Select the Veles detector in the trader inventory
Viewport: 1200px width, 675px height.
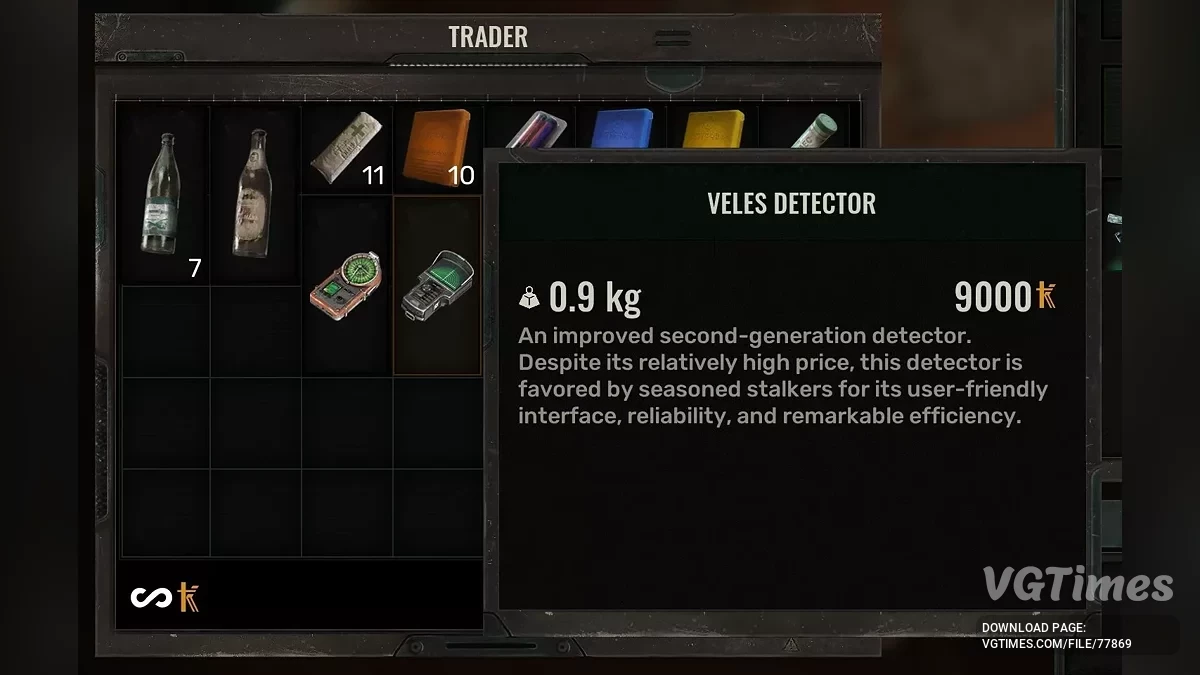436,285
